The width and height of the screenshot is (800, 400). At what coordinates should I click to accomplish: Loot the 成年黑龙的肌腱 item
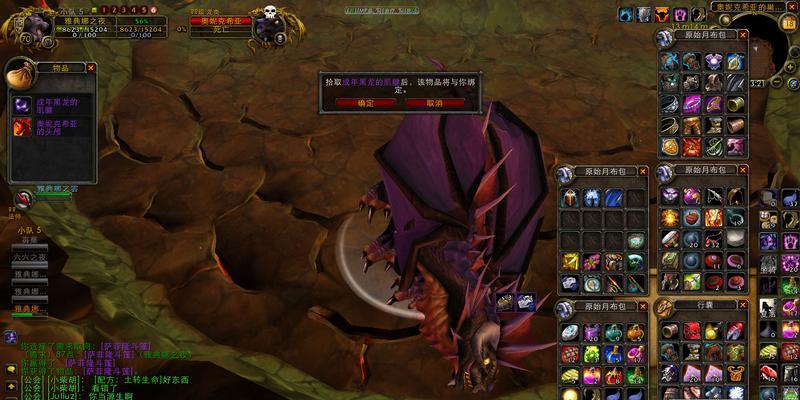coord(23,105)
